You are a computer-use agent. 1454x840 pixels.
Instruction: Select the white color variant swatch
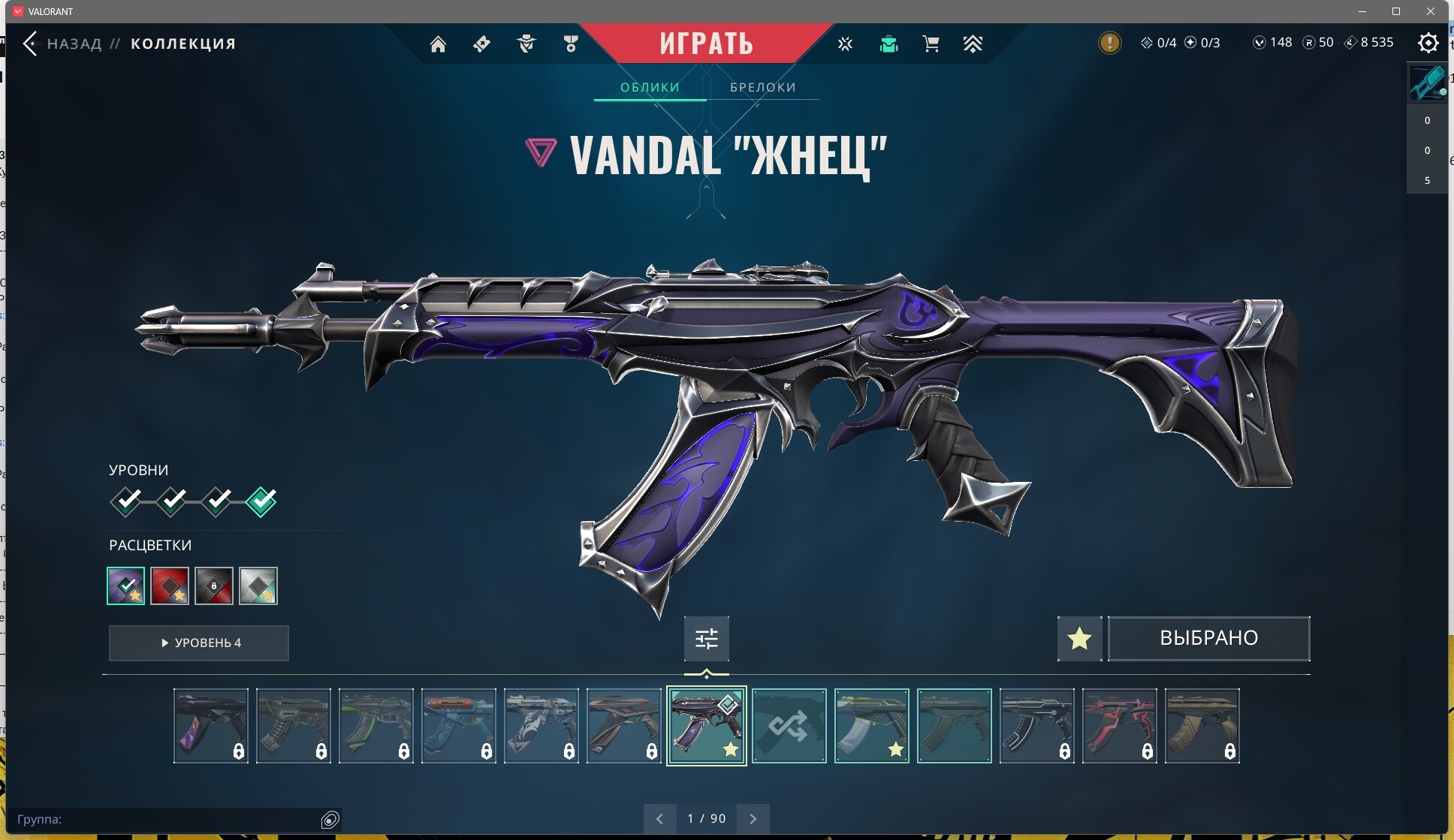pyautogui.click(x=258, y=586)
